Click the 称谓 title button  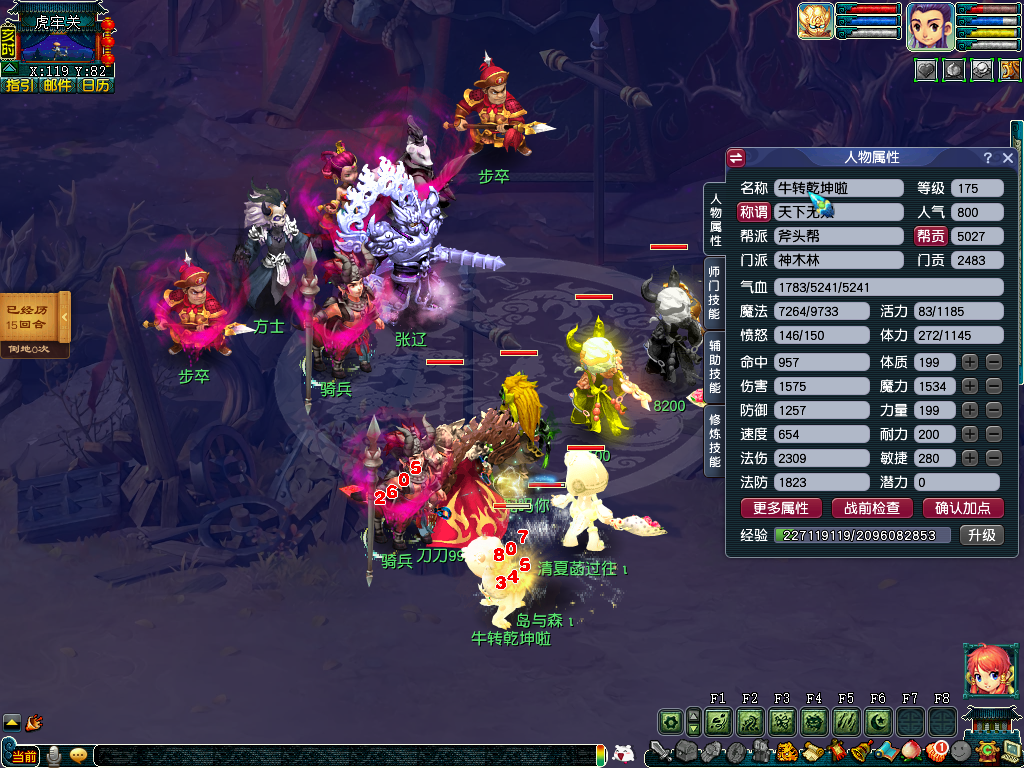pyautogui.click(x=753, y=212)
